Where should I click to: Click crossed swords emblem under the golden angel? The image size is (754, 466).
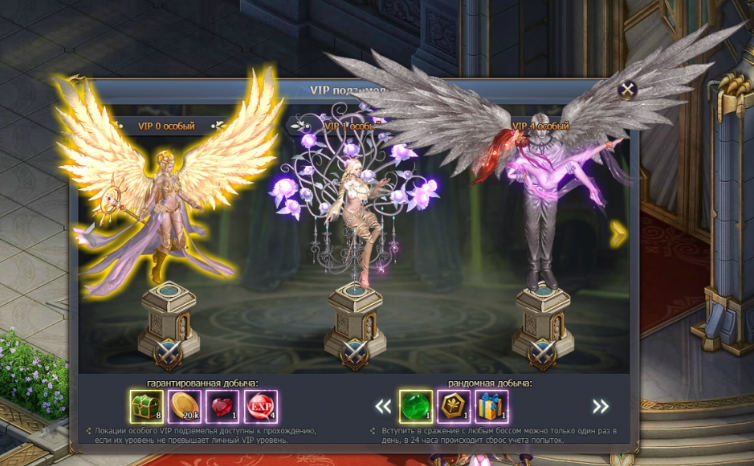pos(166,350)
